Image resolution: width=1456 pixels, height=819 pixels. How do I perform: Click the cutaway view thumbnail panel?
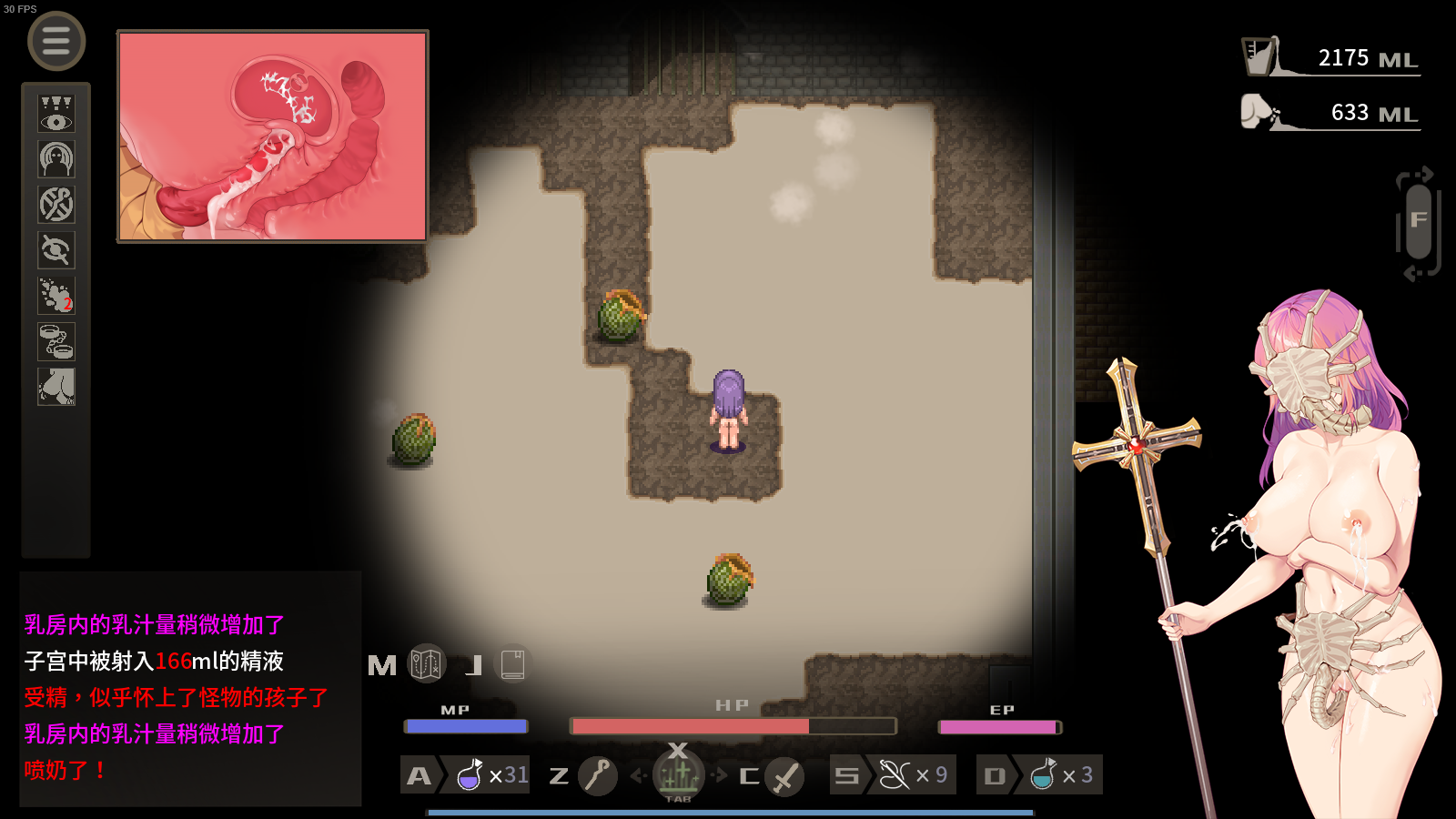273,136
